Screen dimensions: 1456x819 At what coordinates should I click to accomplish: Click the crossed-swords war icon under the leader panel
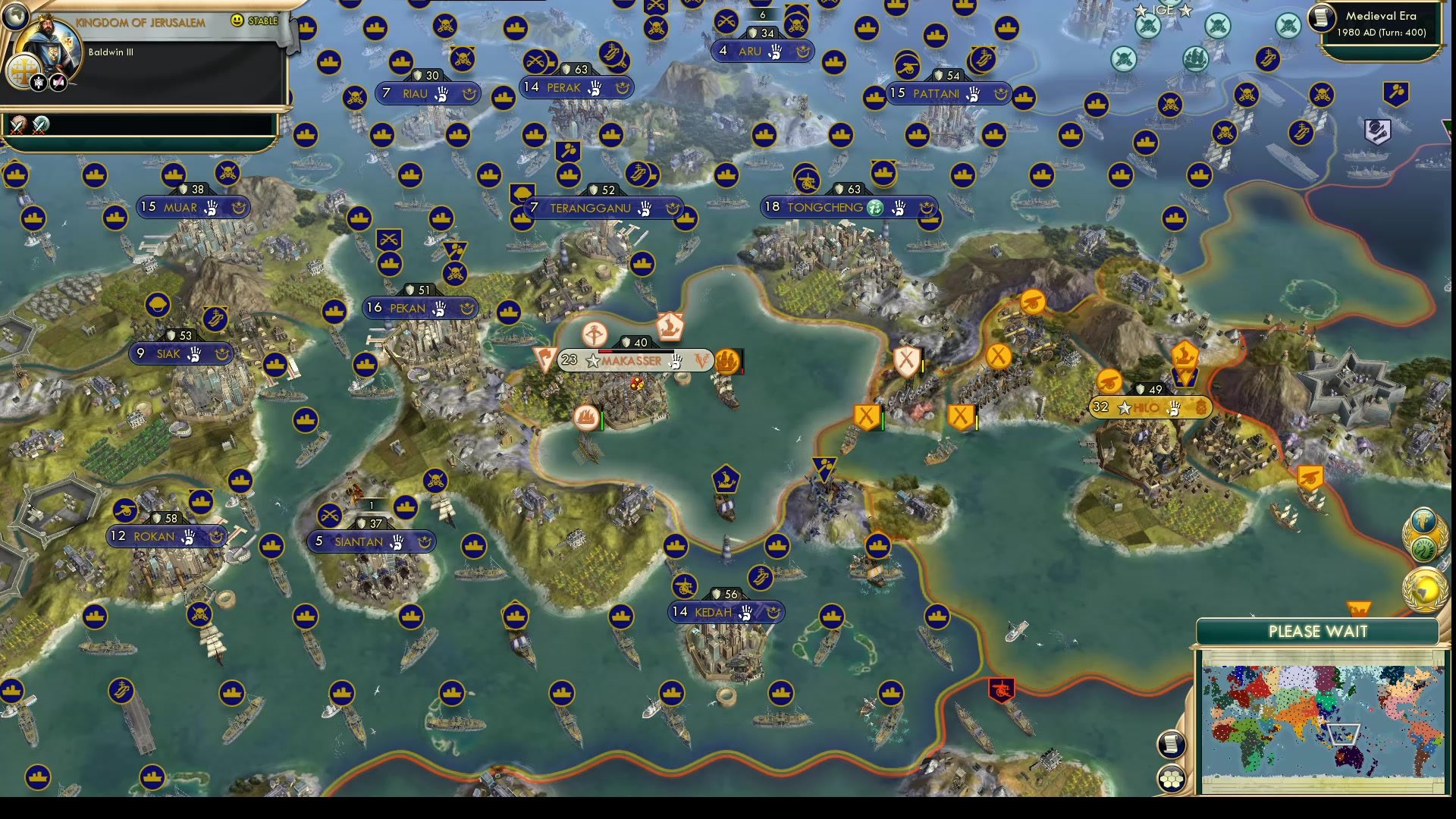click(x=16, y=124)
